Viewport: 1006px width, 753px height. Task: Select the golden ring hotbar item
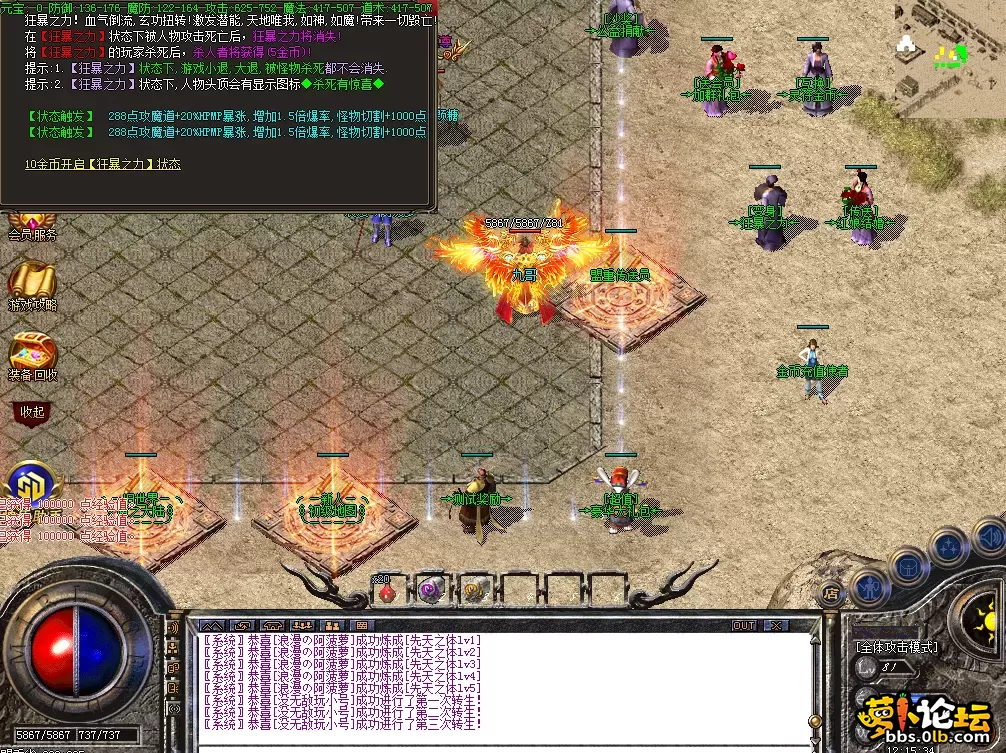pos(475,590)
